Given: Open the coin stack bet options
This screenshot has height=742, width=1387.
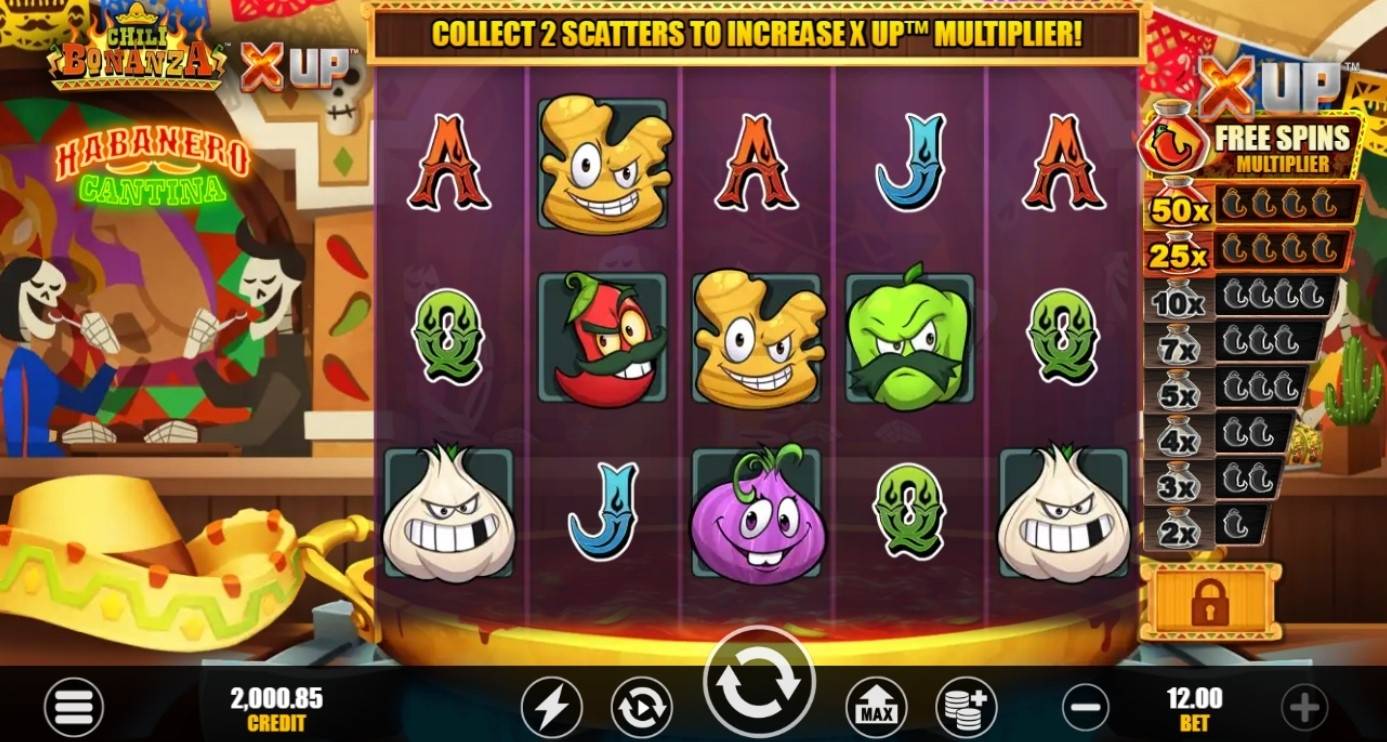Looking at the screenshot, I should pyautogui.click(x=966, y=708).
